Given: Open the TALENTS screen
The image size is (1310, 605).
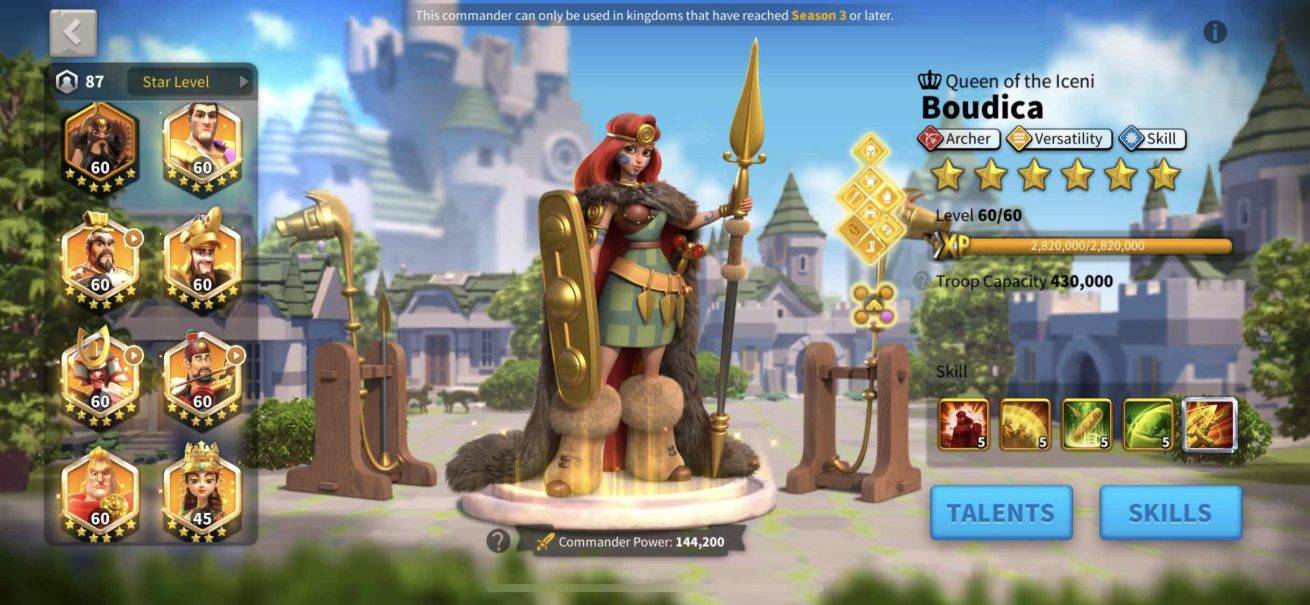Looking at the screenshot, I should coord(1000,513).
